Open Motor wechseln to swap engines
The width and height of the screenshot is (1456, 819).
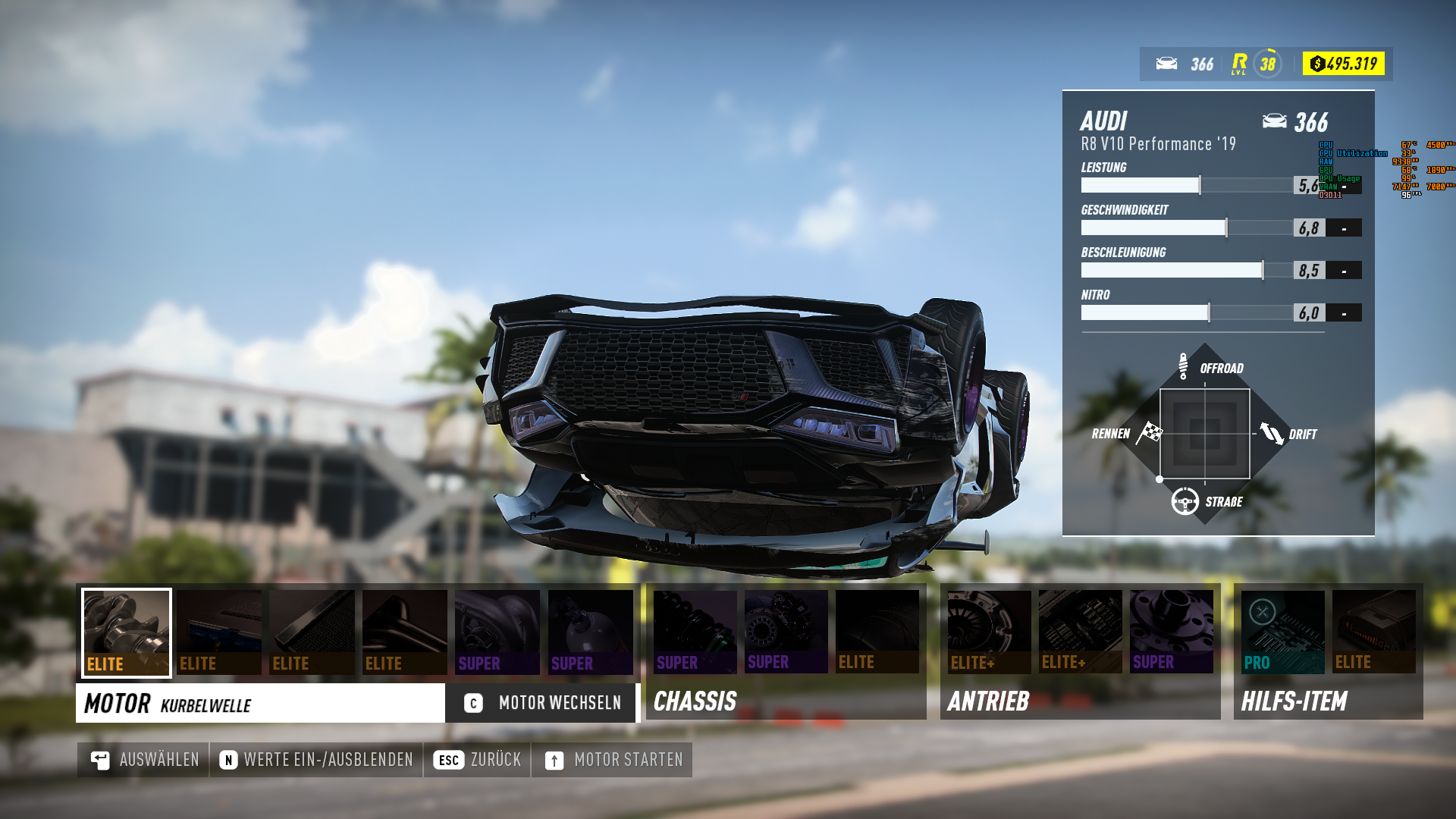[540, 703]
